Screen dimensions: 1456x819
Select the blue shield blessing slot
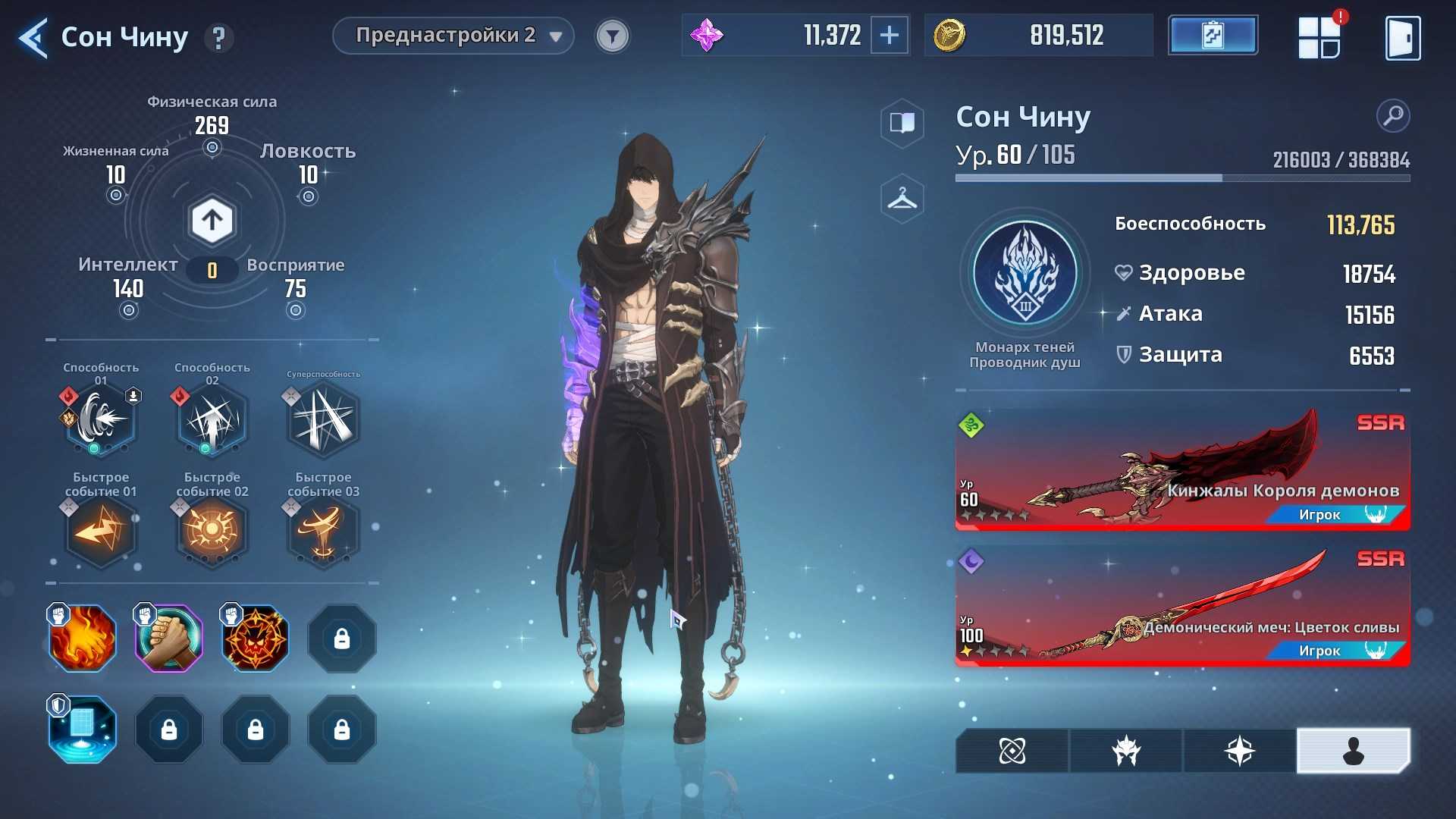point(83,730)
